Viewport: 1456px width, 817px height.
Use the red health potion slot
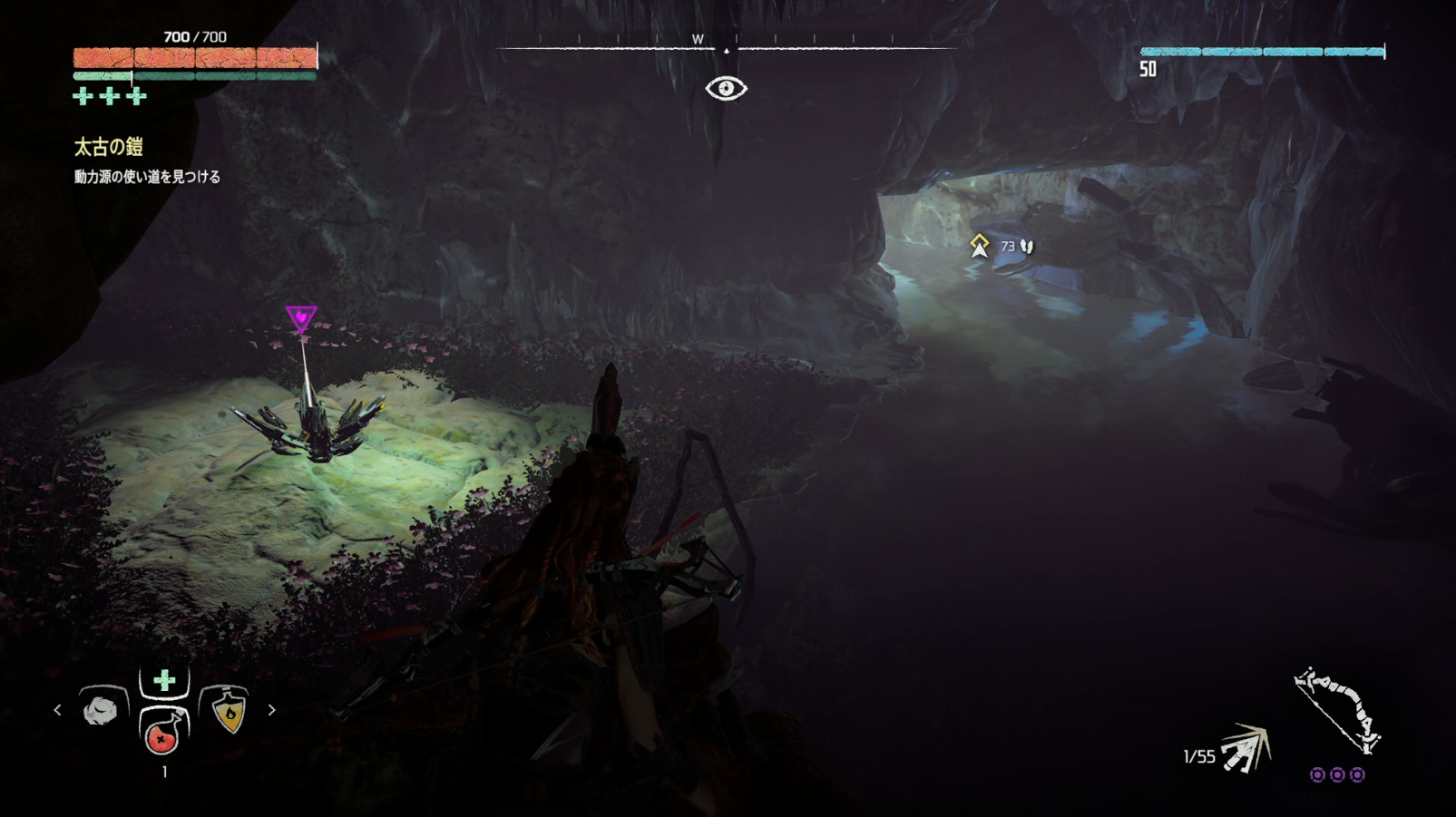tap(163, 731)
